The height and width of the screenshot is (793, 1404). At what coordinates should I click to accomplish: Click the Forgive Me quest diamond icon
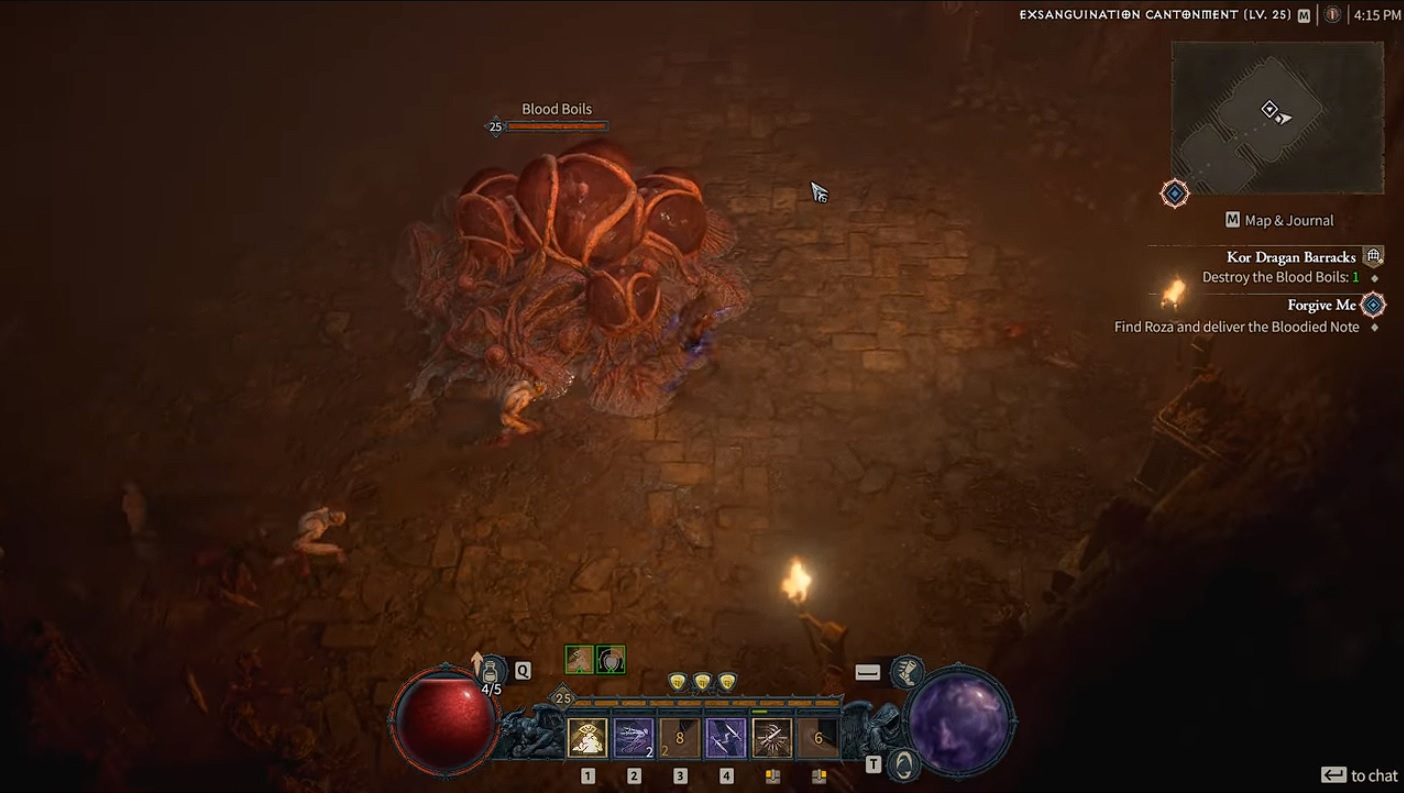point(1371,304)
